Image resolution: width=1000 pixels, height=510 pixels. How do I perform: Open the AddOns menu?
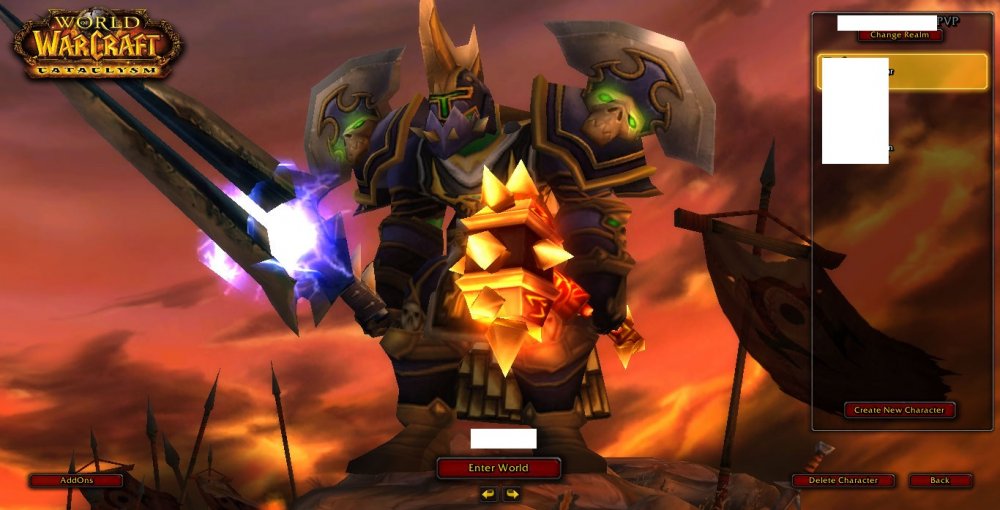(76, 481)
